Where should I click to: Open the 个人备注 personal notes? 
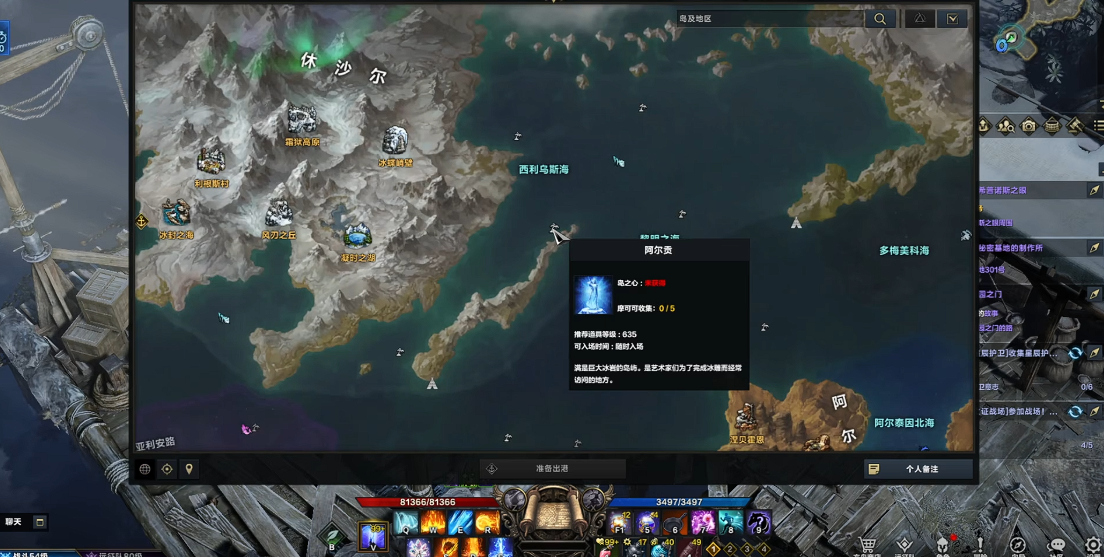(x=918, y=469)
